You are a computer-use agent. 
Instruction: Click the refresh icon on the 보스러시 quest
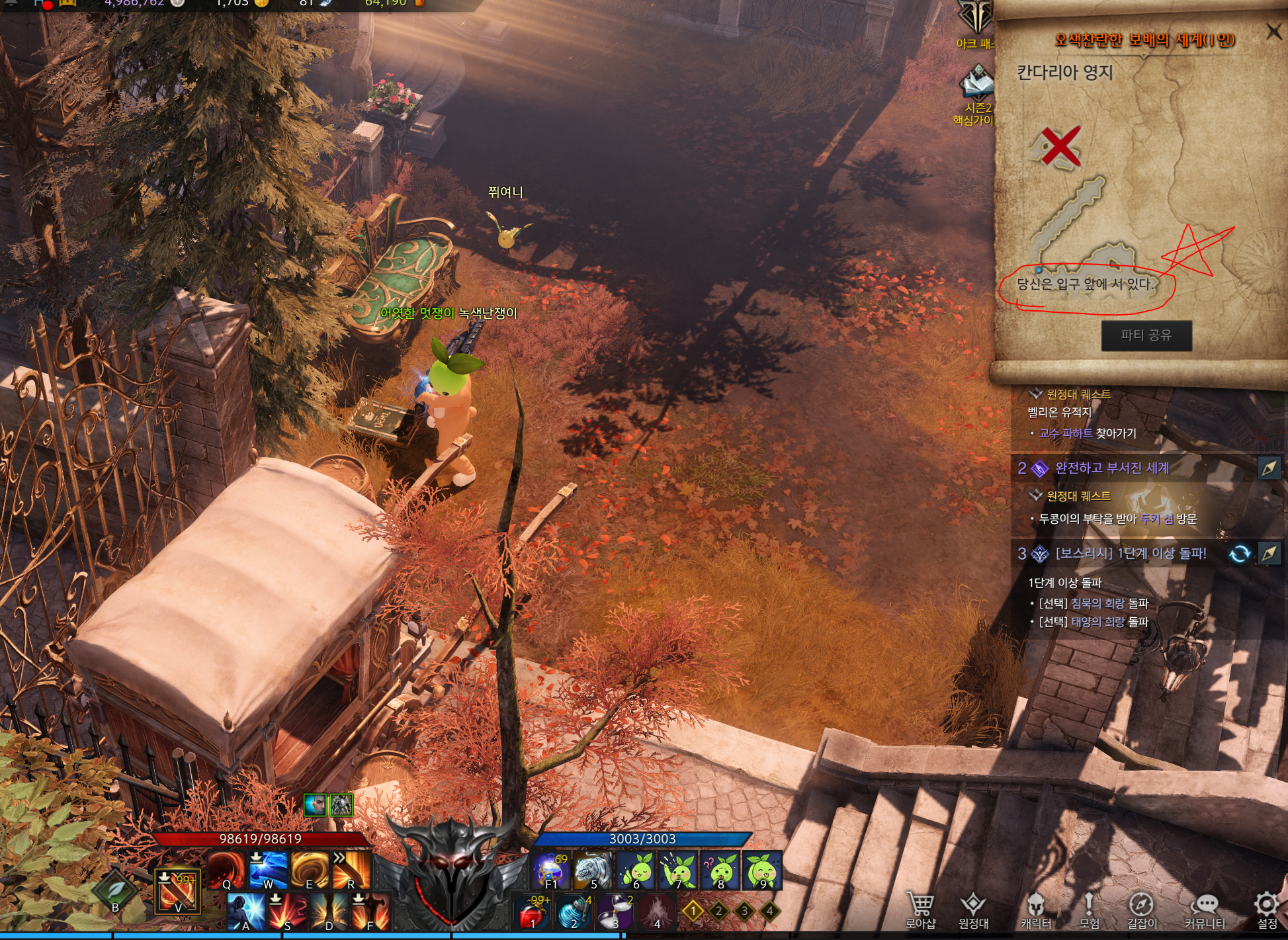[1240, 554]
